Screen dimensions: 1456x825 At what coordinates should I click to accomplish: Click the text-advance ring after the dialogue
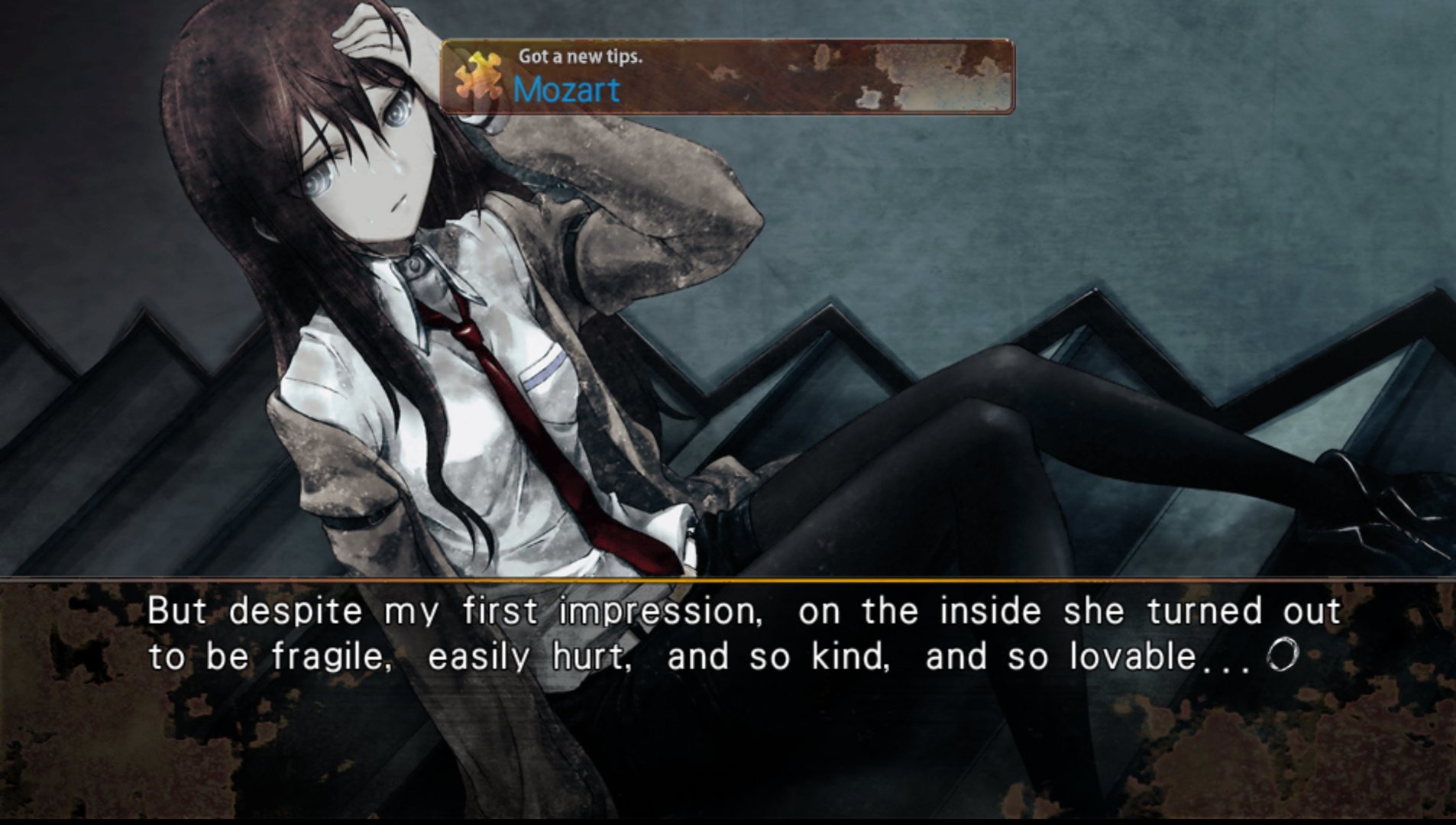1282,656
